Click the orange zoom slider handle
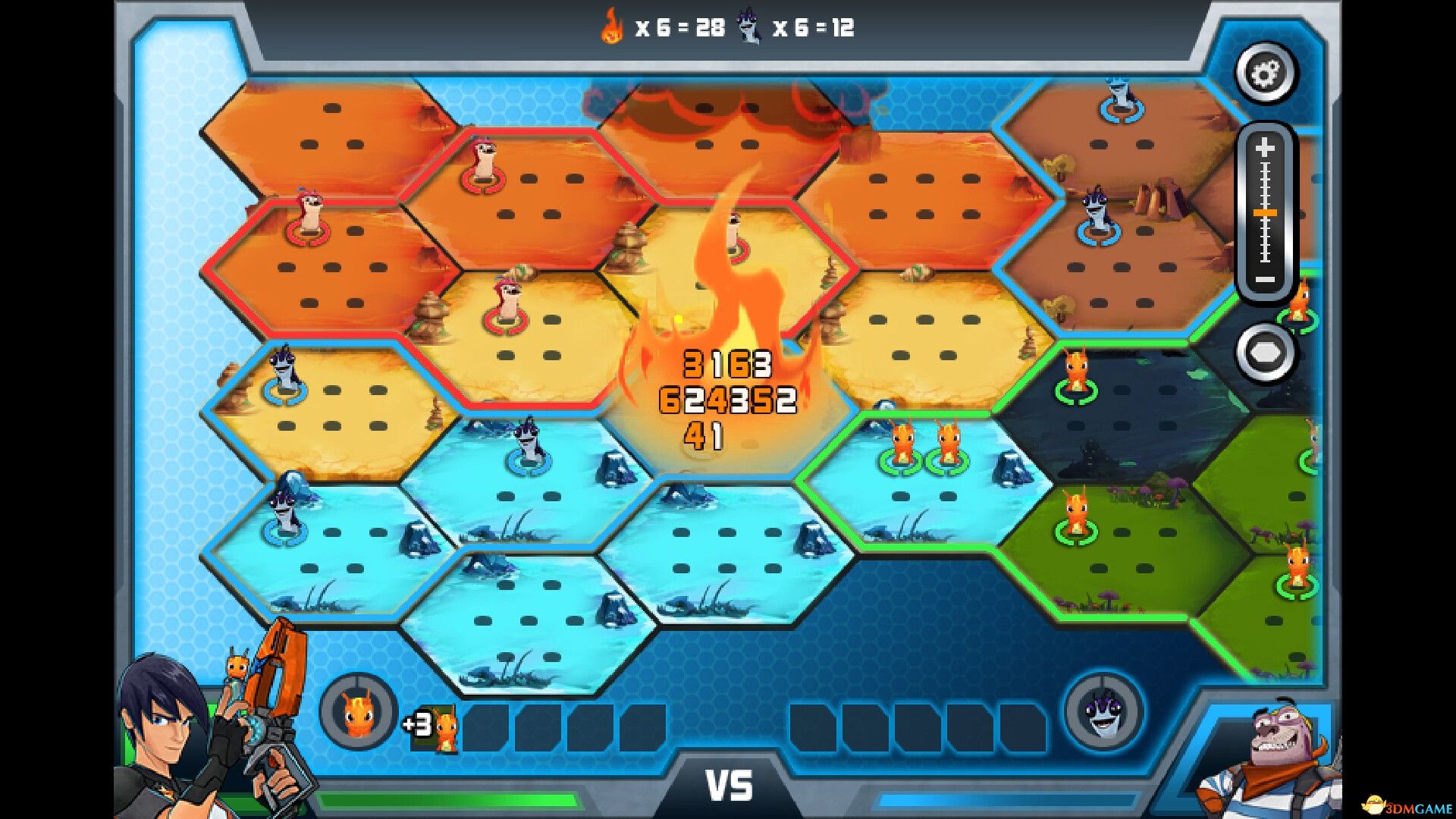Screen dimensions: 1456x819 pos(1264,214)
